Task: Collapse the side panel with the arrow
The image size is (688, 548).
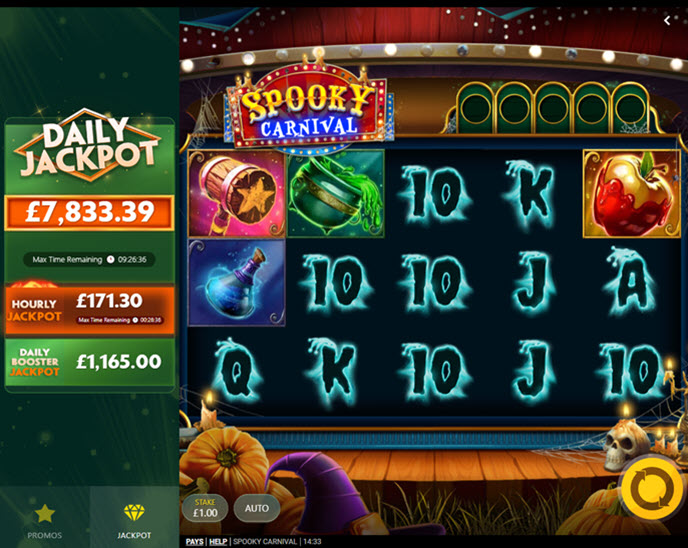Action: coord(667,20)
